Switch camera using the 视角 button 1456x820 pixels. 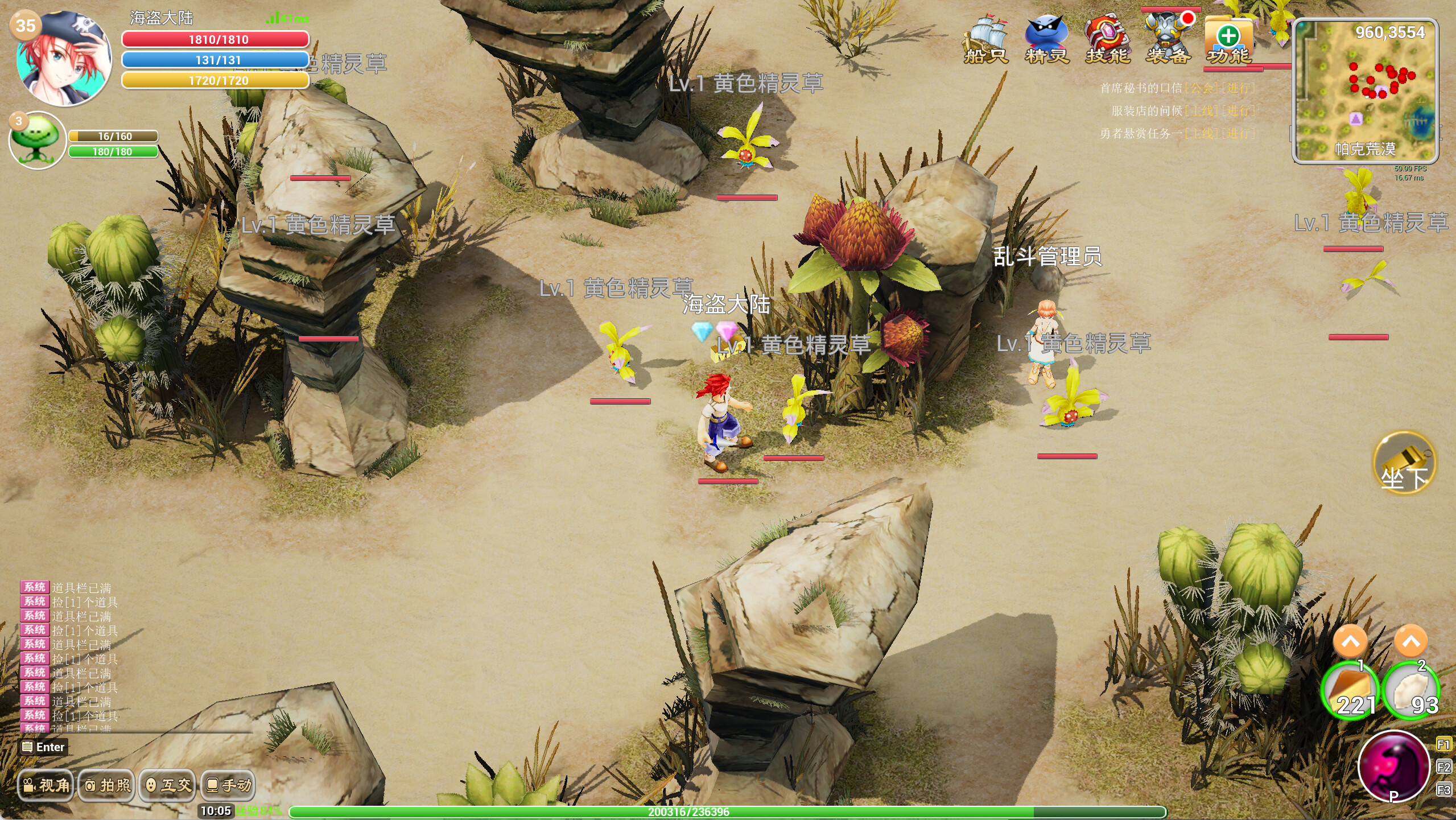click(x=46, y=785)
